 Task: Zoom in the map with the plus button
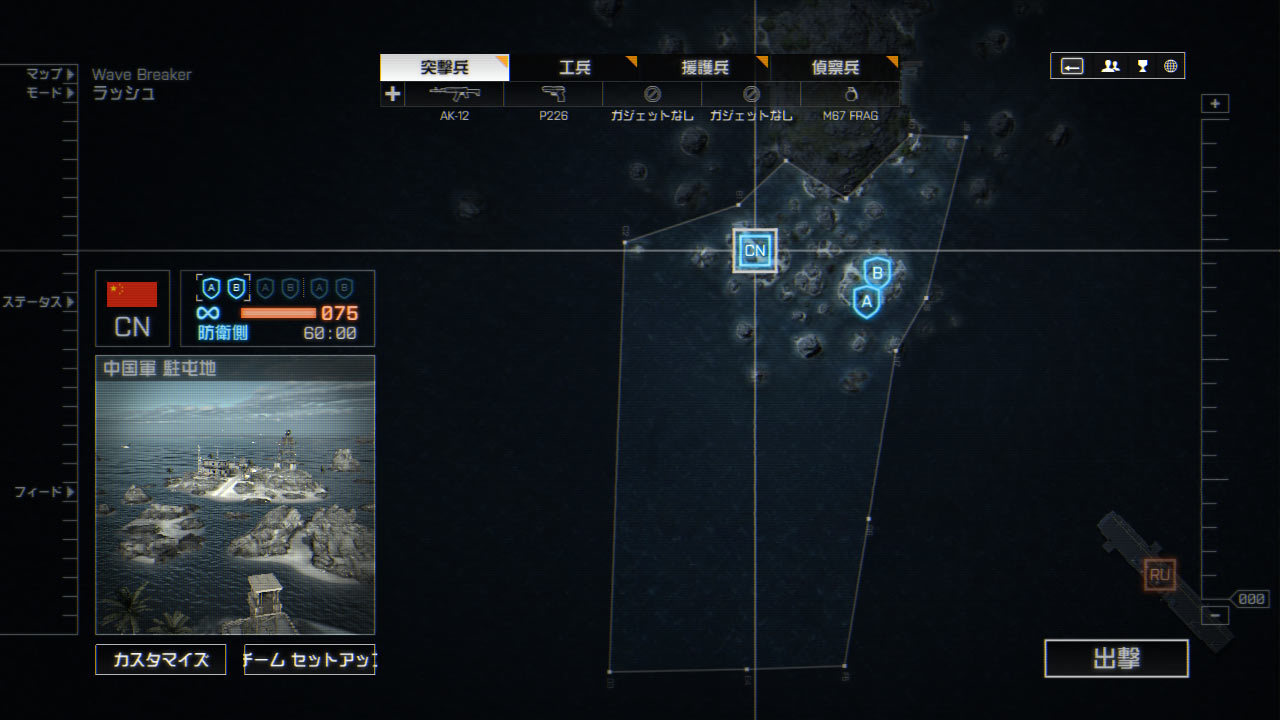pos(1215,104)
